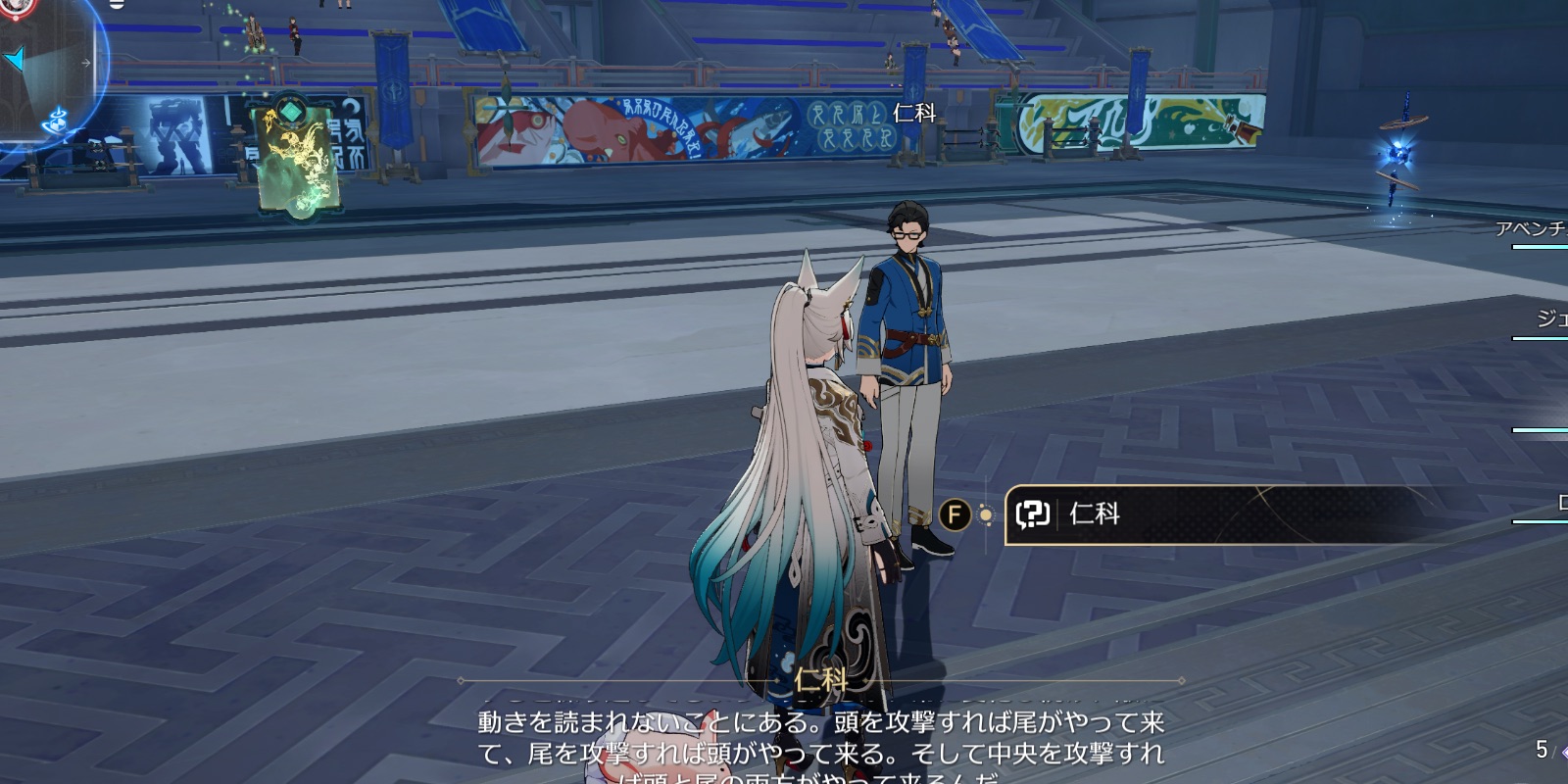Click the cube-shaped objective marker on the minimap

click(57, 123)
